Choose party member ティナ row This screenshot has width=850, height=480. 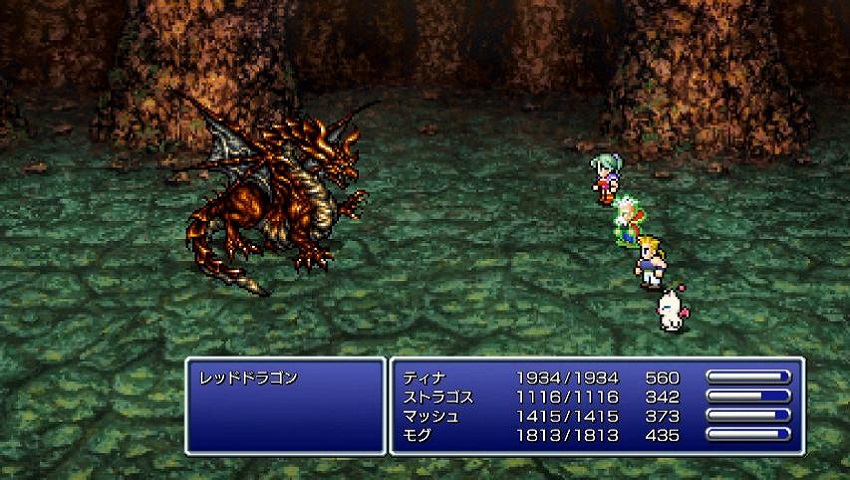click(425, 378)
